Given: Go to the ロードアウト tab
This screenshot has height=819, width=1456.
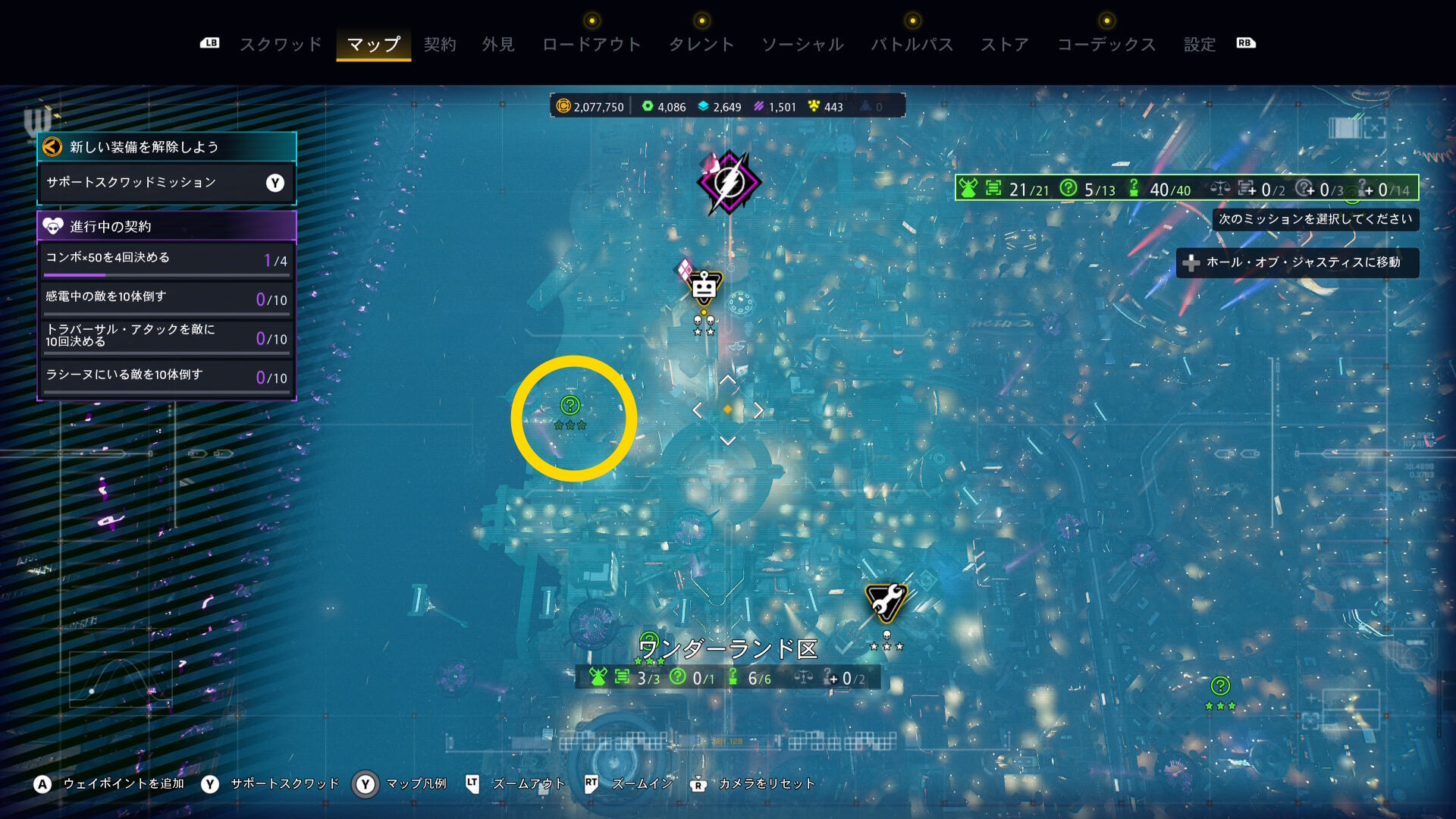Looking at the screenshot, I should 591,45.
